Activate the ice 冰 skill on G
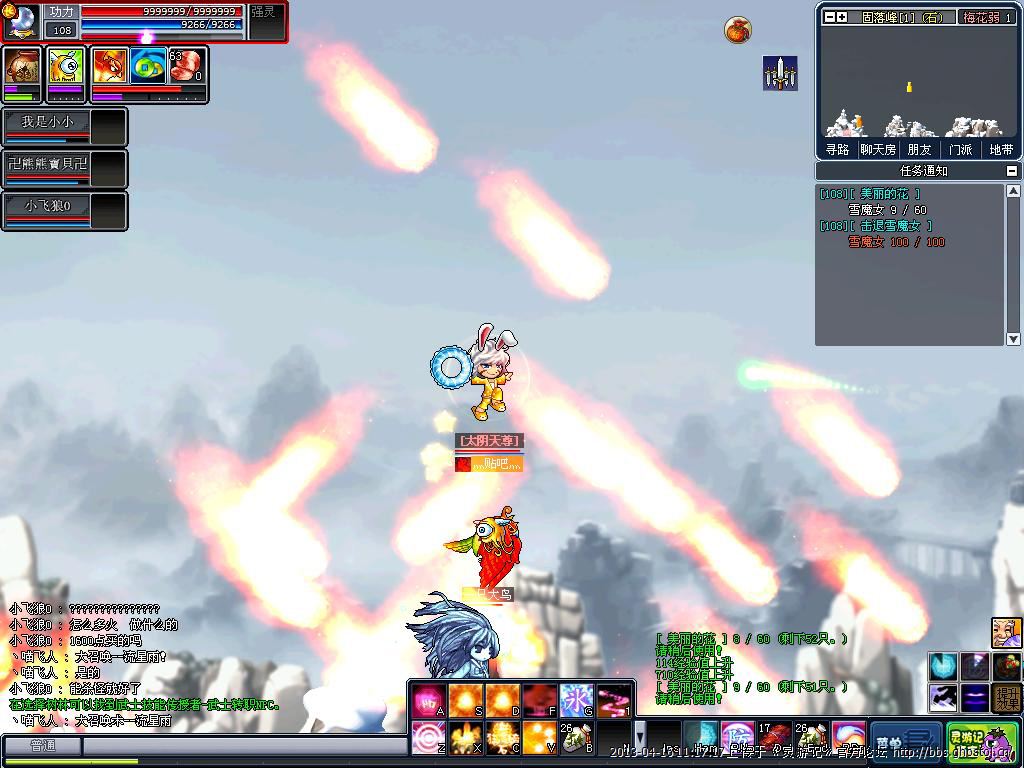Screen dimensions: 1024x768 coord(577,699)
